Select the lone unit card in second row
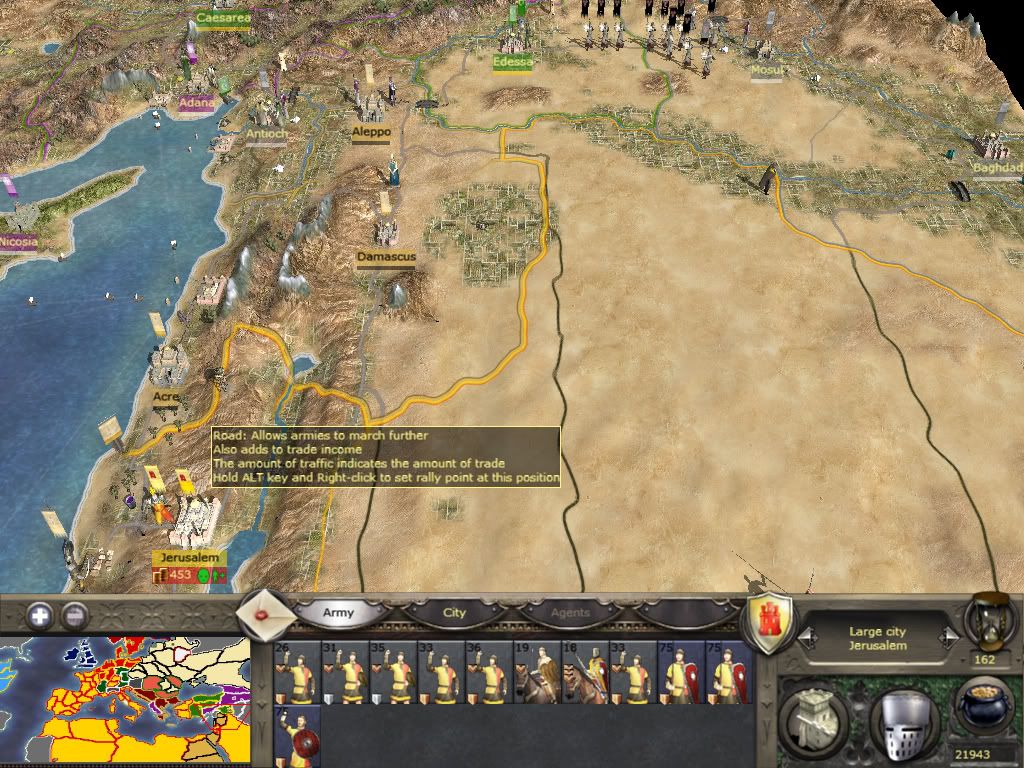Image resolution: width=1024 pixels, height=768 pixels. point(297,736)
